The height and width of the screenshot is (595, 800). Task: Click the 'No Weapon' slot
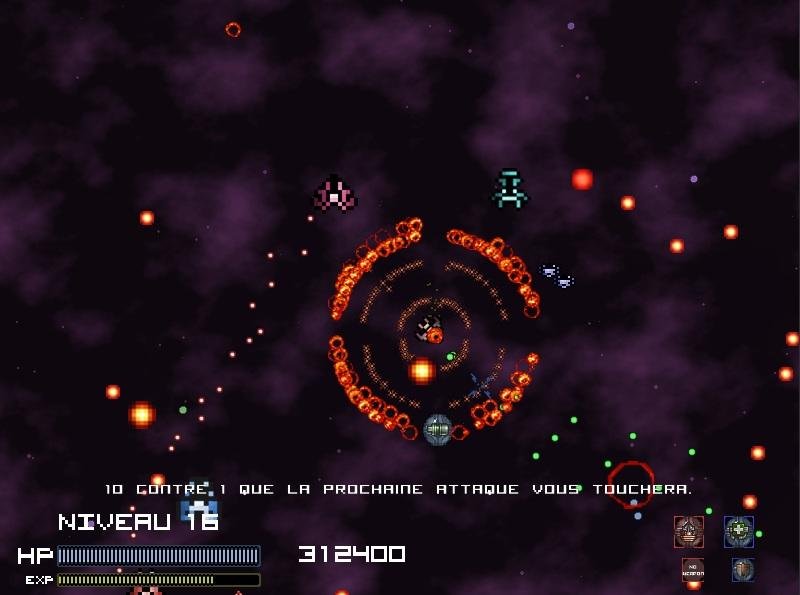click(692, 570)
